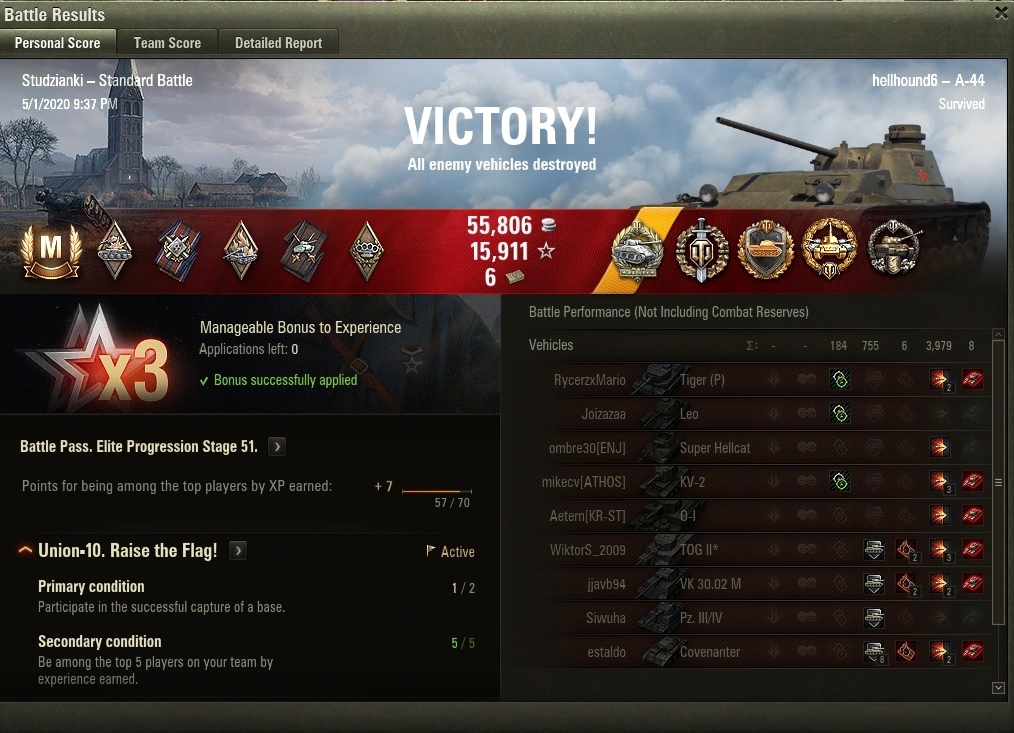1014x733 pixels.
Task: Click the Vehicles column header
Action: pos(551,345)
